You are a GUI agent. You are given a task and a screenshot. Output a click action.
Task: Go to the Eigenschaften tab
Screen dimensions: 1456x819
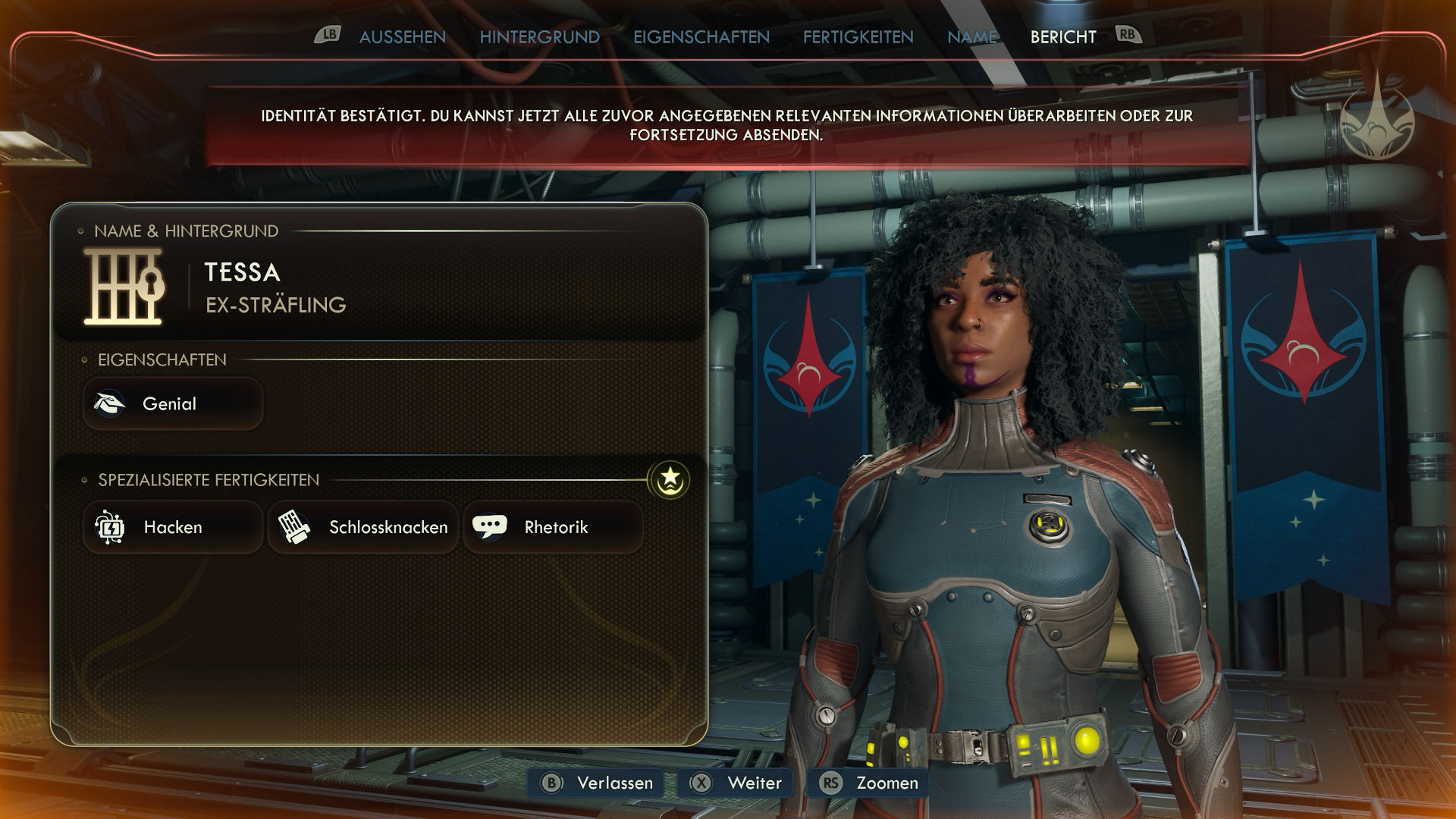tap(701, 37)
